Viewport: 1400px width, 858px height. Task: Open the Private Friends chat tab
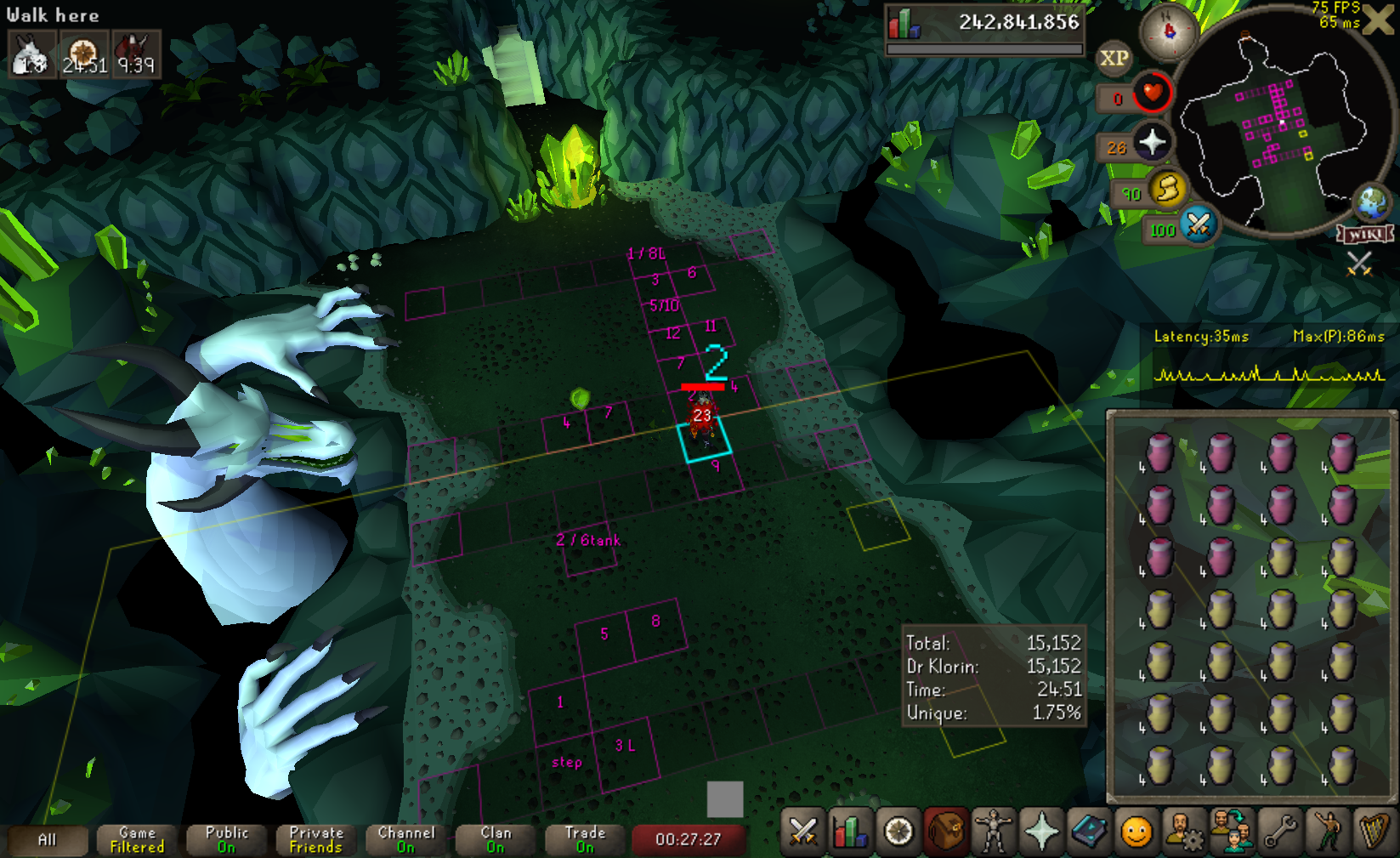[x=316, y=840]
